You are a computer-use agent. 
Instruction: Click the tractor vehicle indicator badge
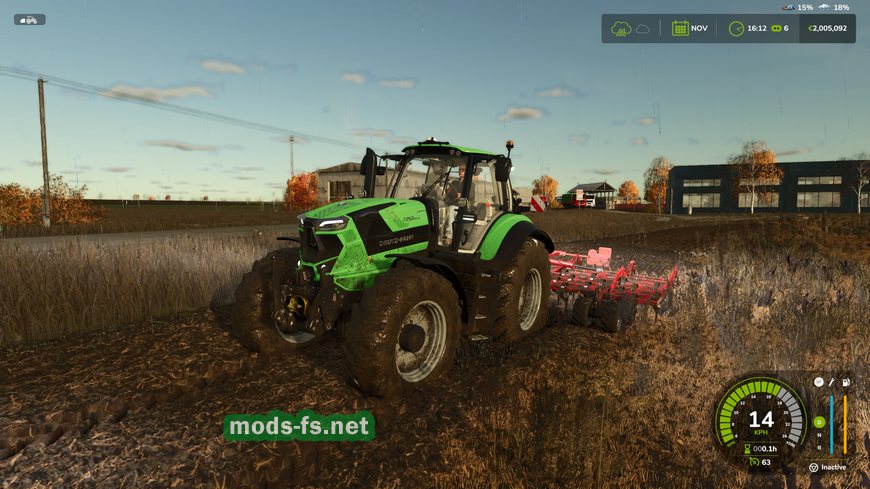30,19
